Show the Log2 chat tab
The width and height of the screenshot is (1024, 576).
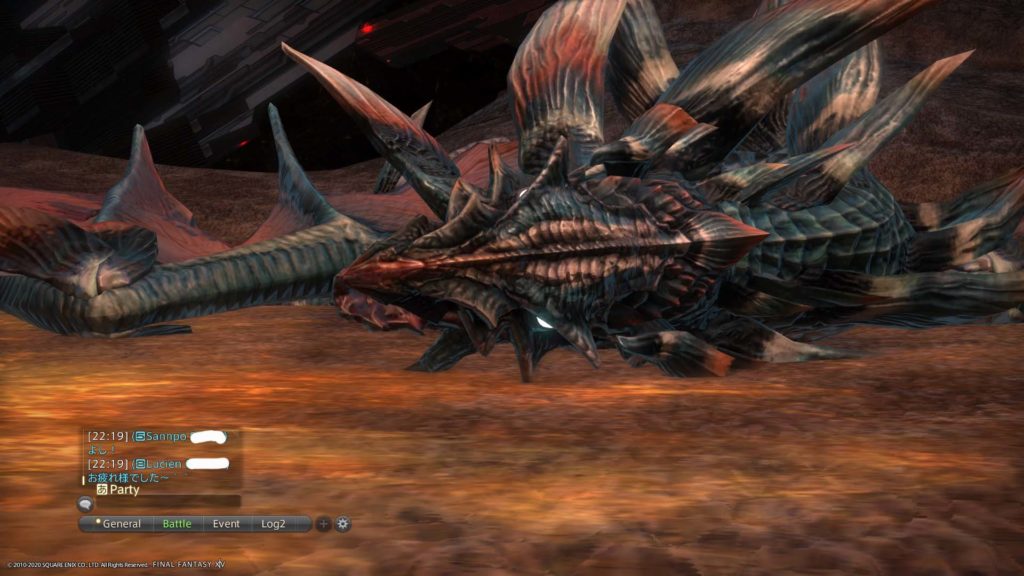(x=274, y=524)
